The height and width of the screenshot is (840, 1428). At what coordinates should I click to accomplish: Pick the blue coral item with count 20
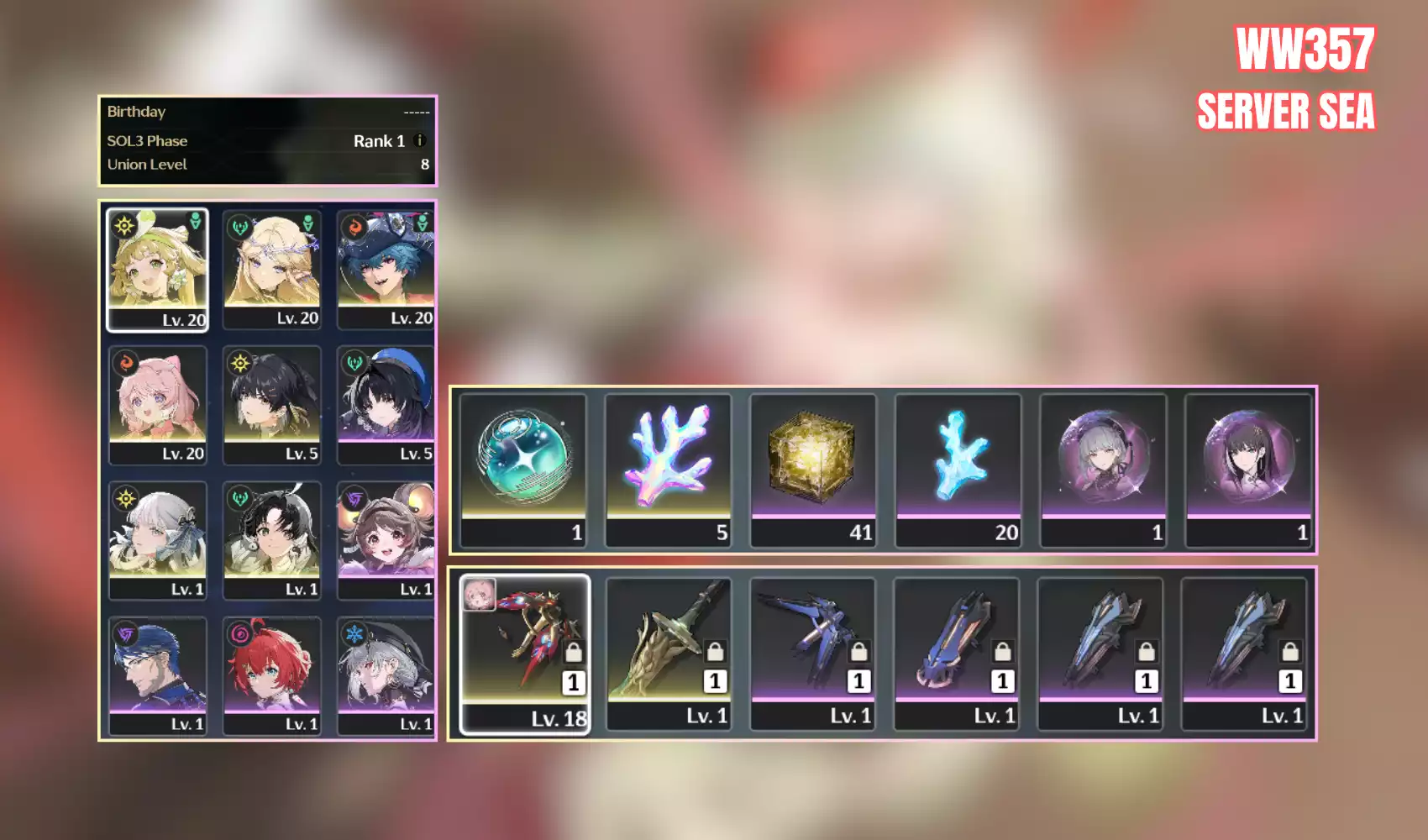[x=958, y=470]
